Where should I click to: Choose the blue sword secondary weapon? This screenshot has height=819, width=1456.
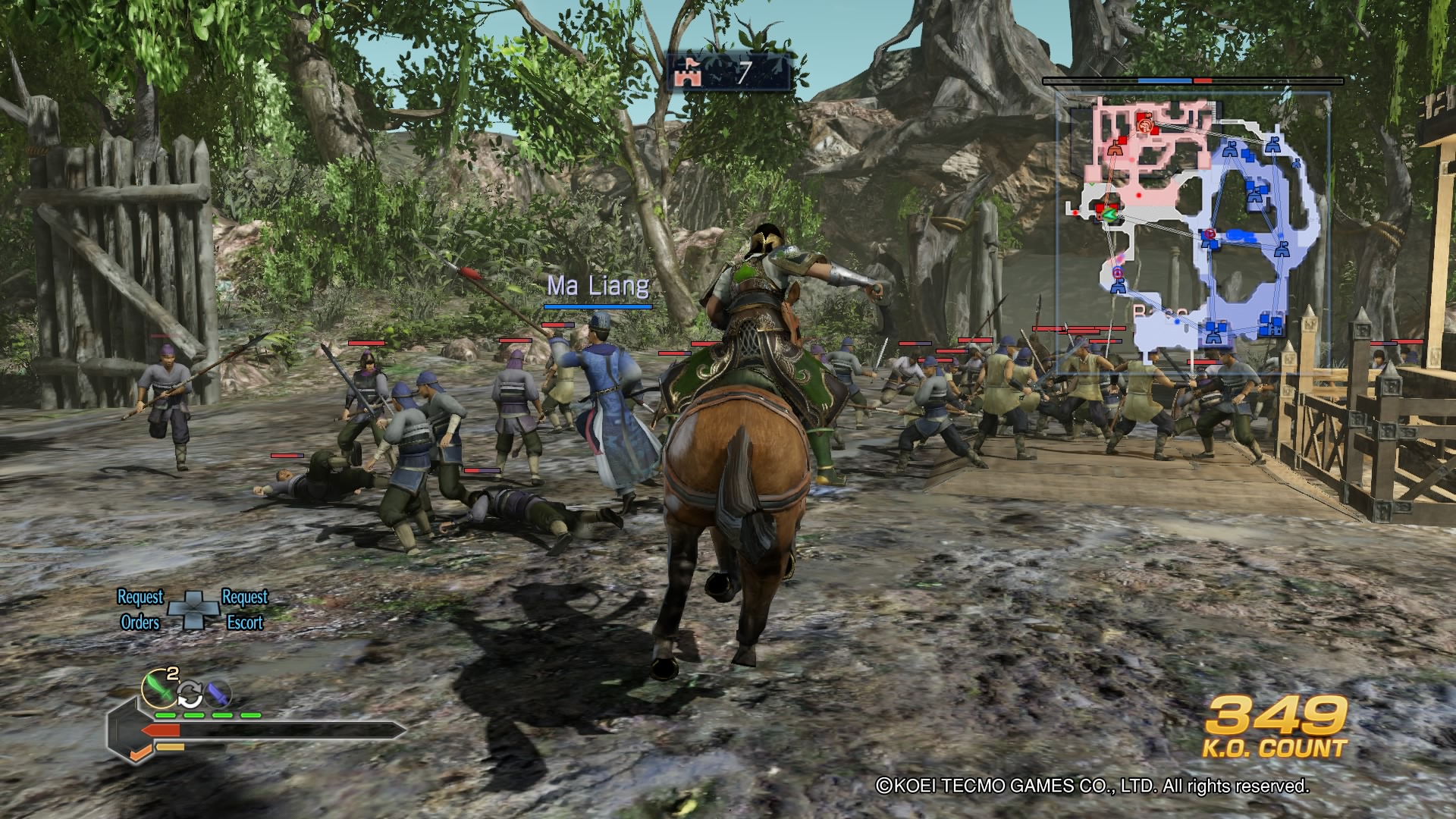click(218, 692)
